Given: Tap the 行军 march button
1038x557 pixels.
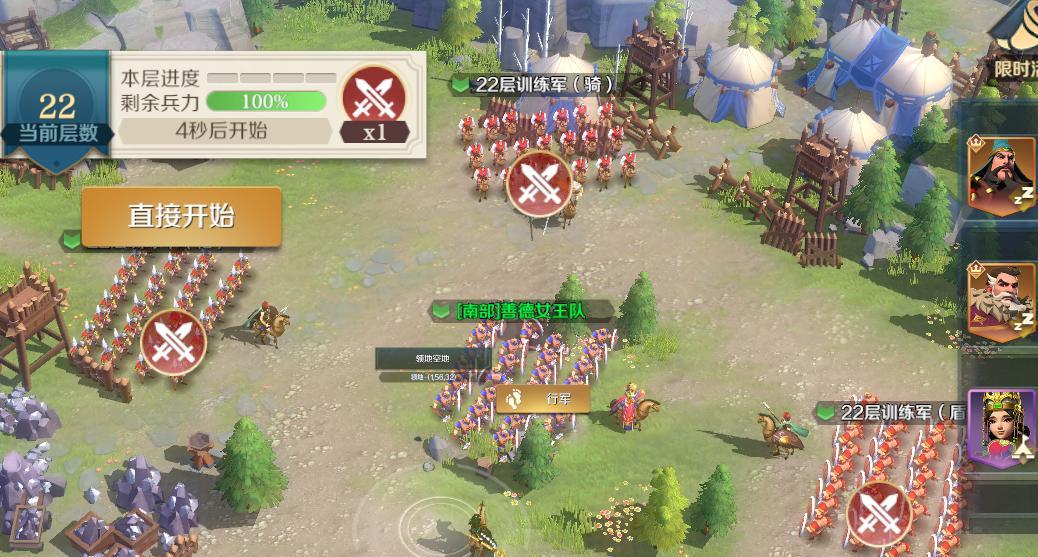Looking at the screenshot, I should (543, 398).
